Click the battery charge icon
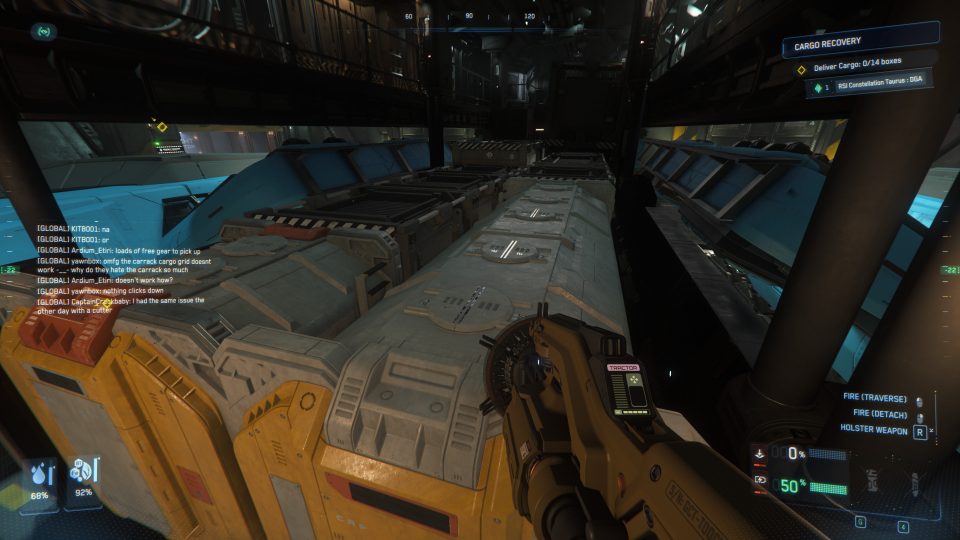The height and width of the screenshot is (540, 960). coord(762,479)
